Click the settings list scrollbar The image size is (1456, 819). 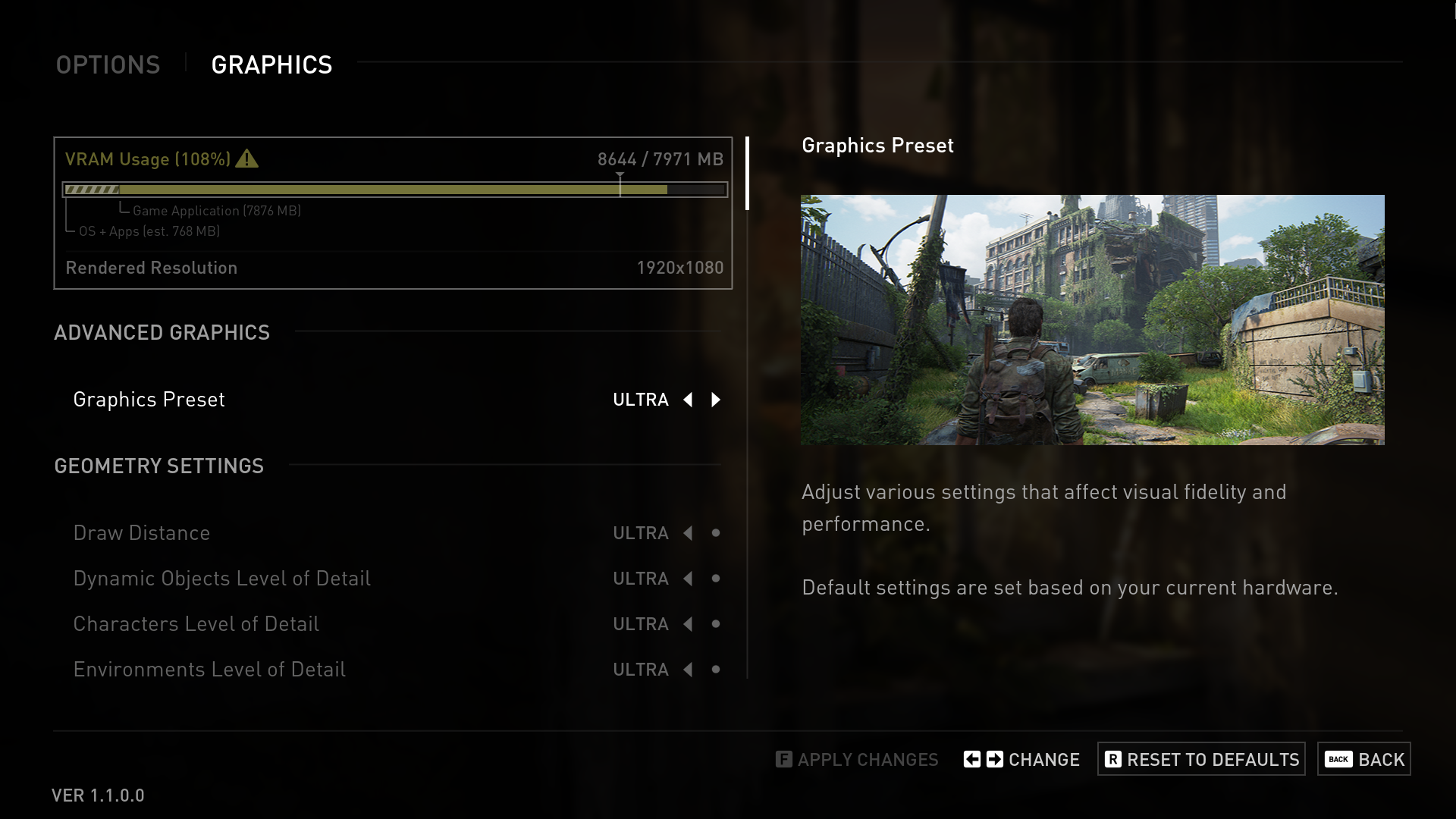point(748,174)
